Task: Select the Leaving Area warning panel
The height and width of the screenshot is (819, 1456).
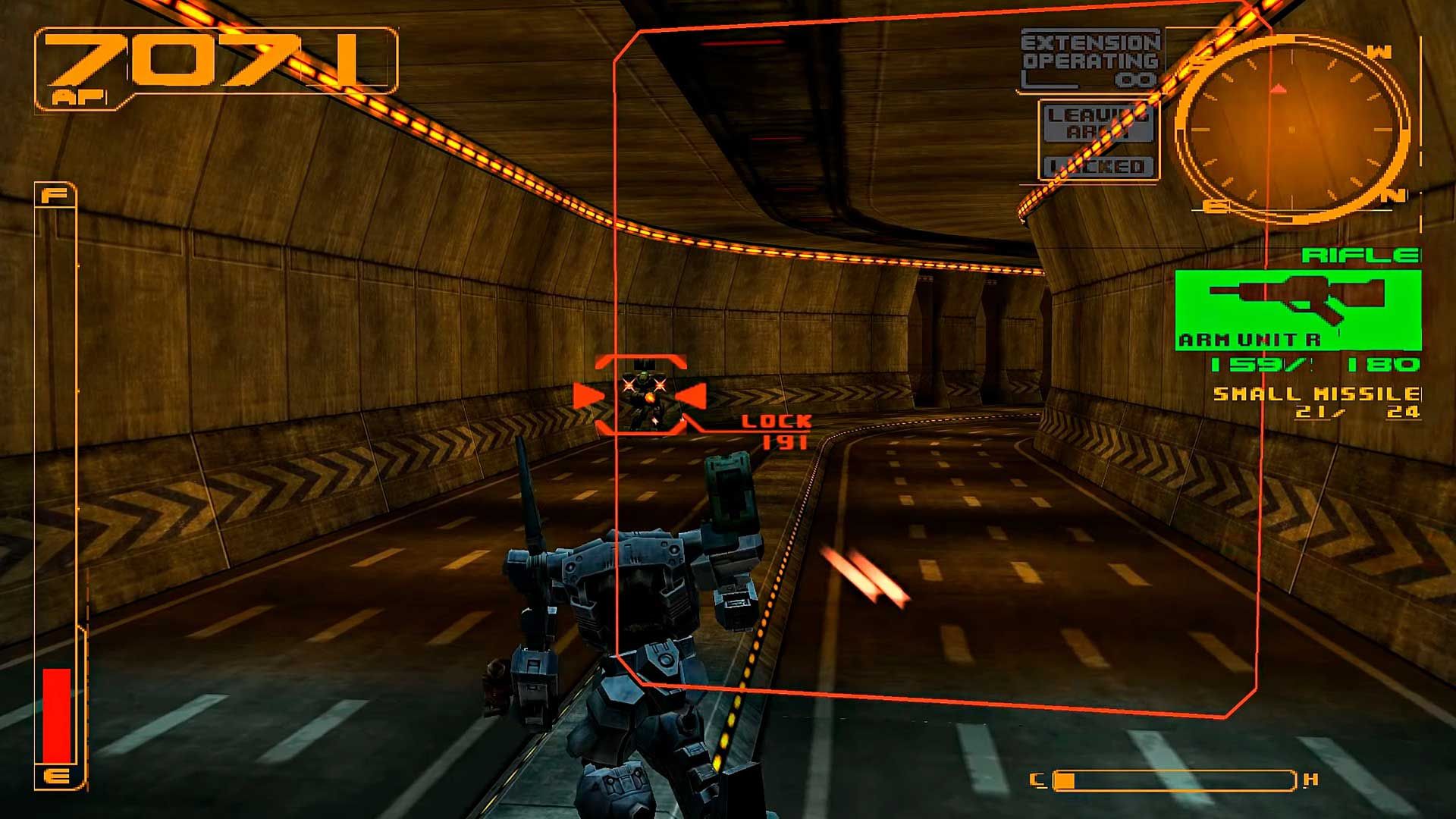Action: pos(1100,124)
